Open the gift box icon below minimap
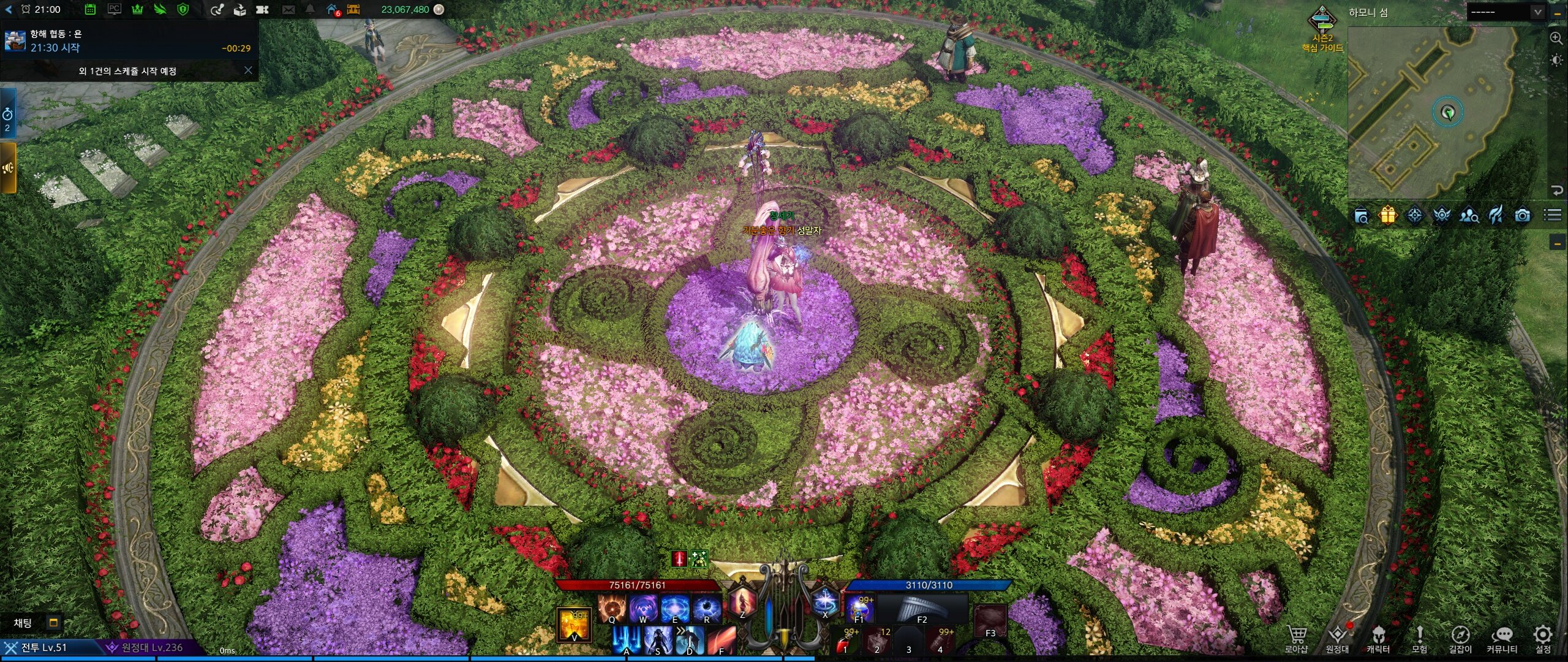 point(1388,215)
